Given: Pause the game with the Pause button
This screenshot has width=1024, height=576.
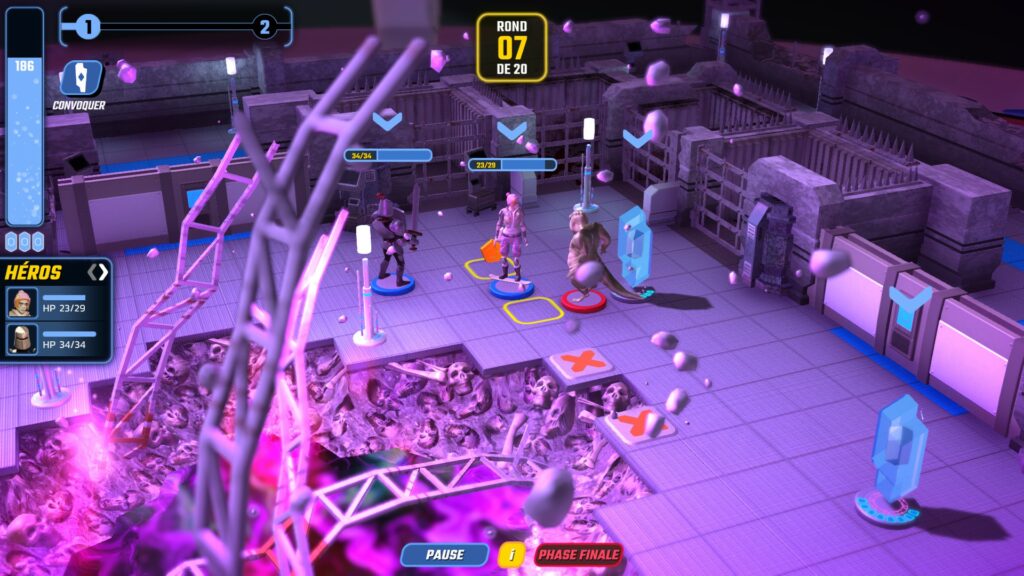Looking at the screenshot, I should click(x=444, y=554).
